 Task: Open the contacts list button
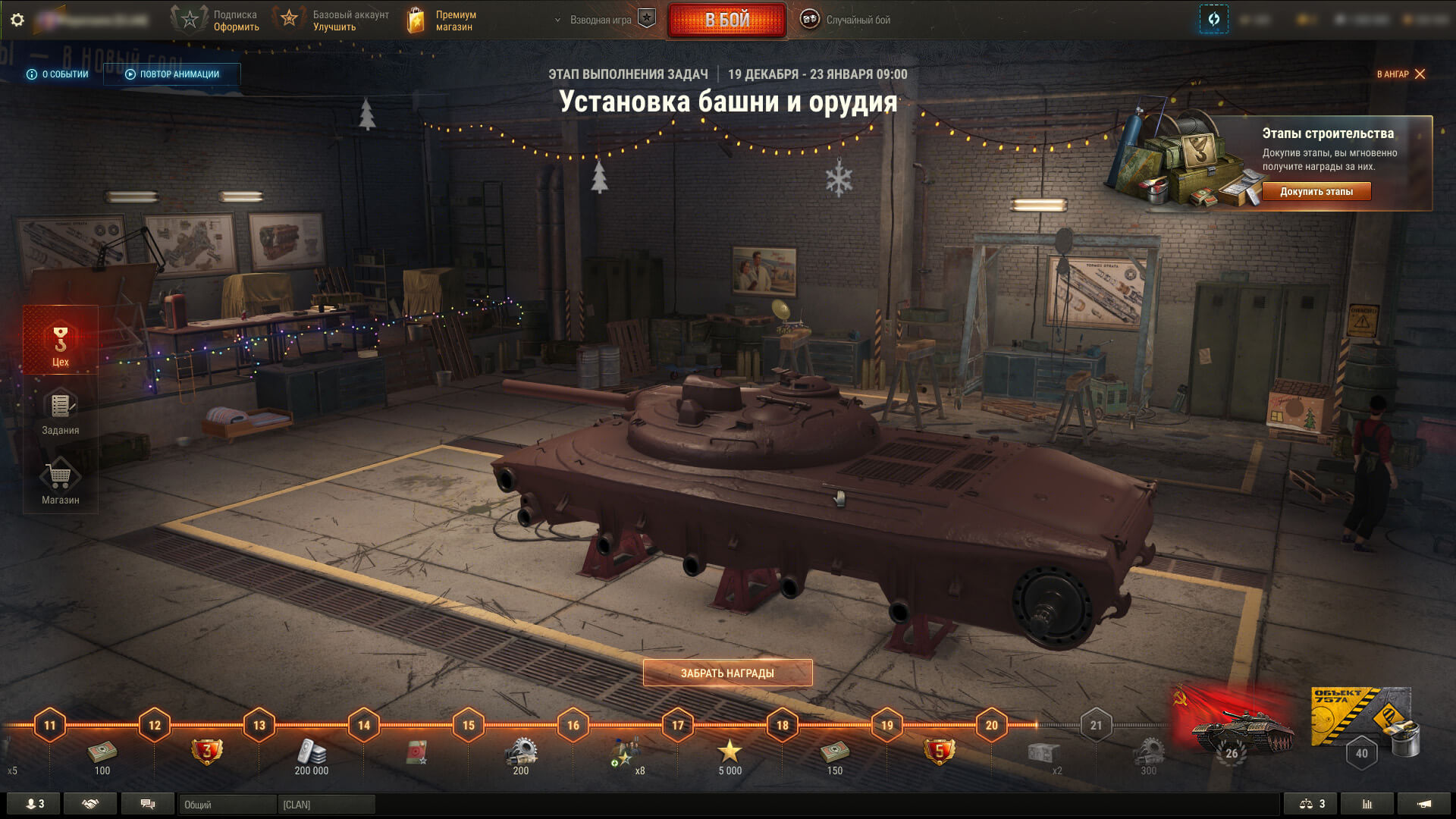[x=35, y=804]
